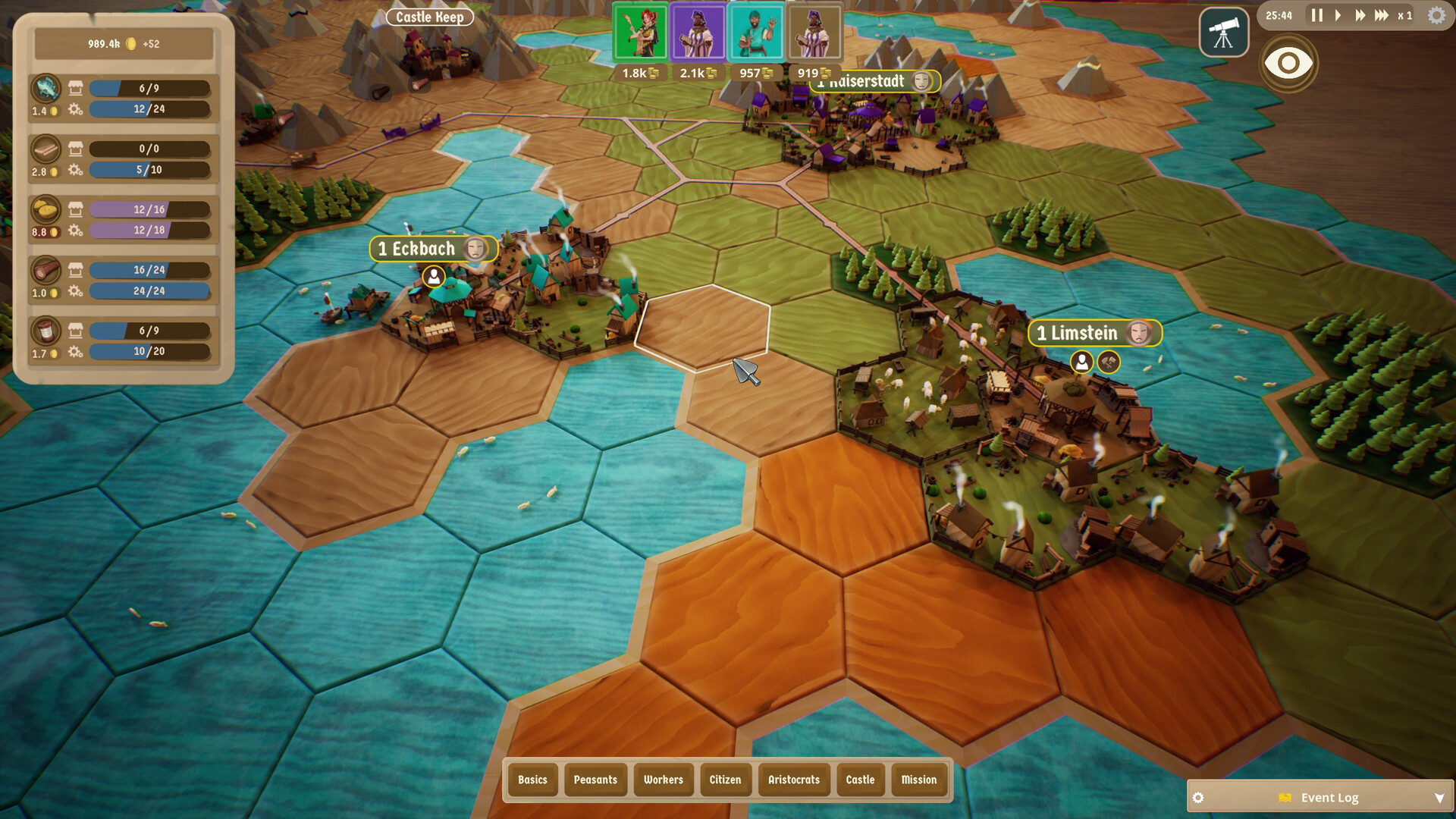The height and width of the screenshot is (819, 1456).
Task: Select the telescope spyglass tool
Action: [x=1223, y=32]
